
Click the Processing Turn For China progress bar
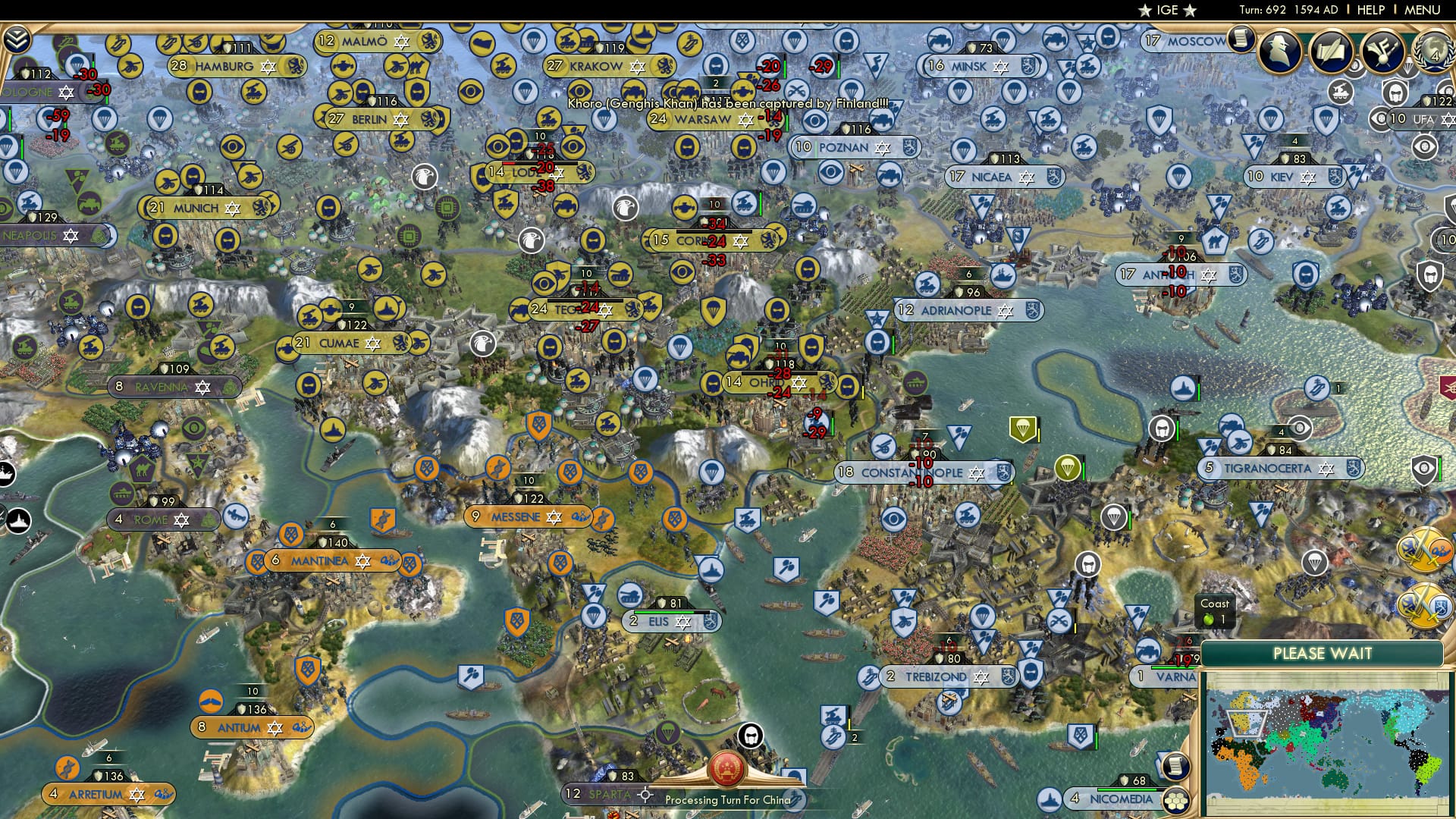(x=728, y=799)
